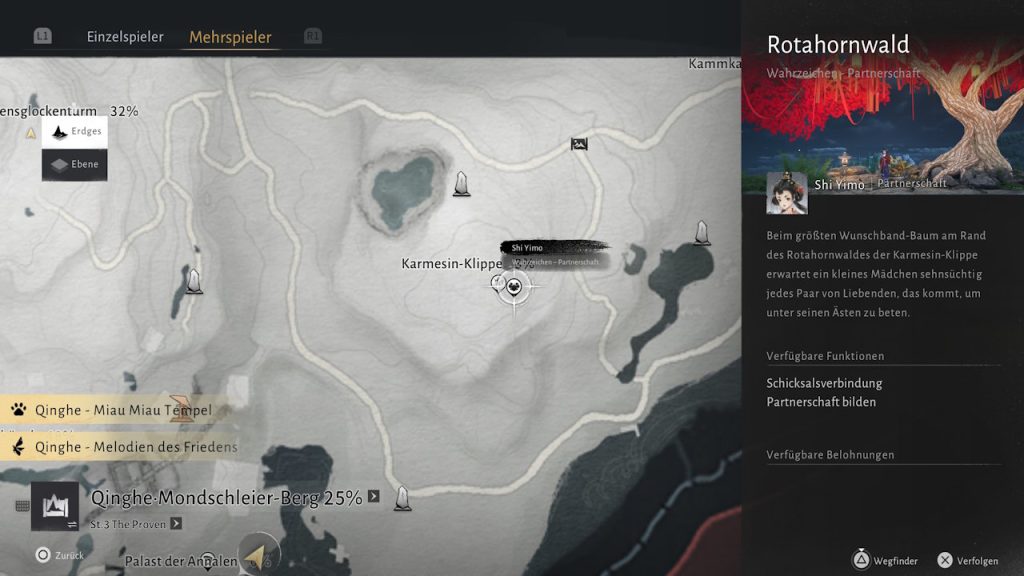
Task: Select the Shi Yimo heart marker
Action: pos(514,287)
